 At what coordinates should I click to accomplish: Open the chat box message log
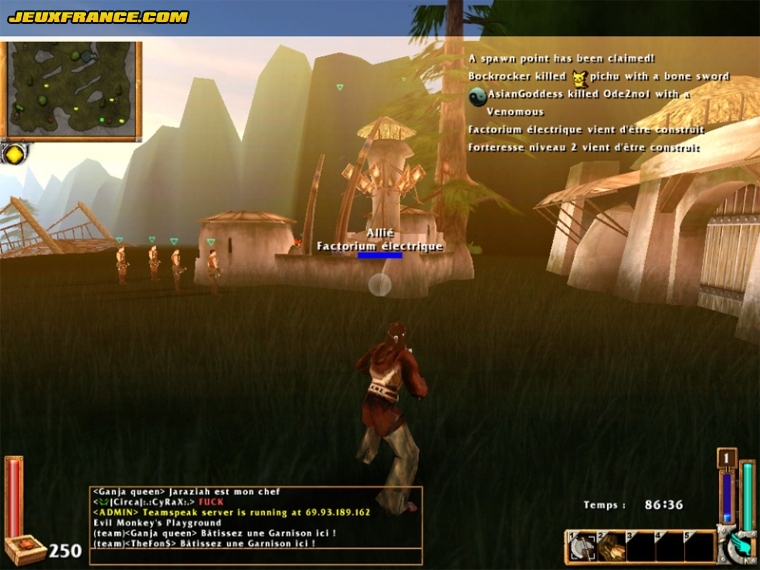click(255, 525)
